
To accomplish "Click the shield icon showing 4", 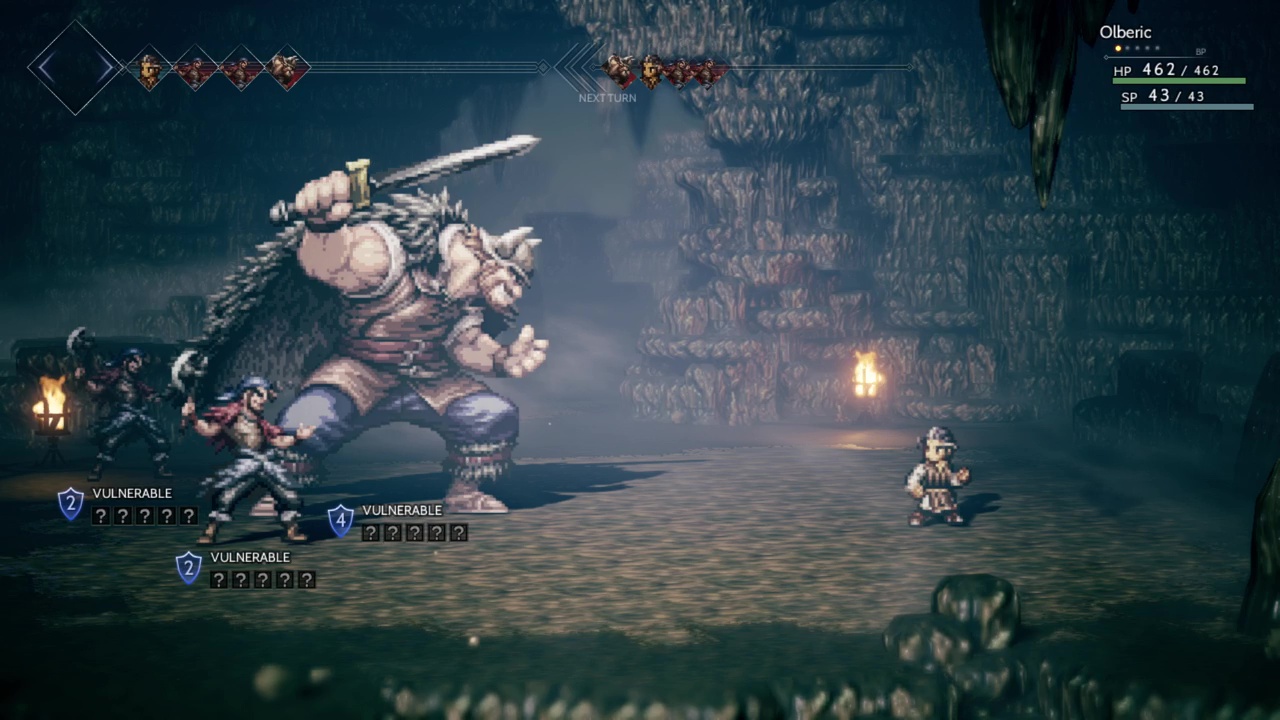I will [x=341, y=520].
